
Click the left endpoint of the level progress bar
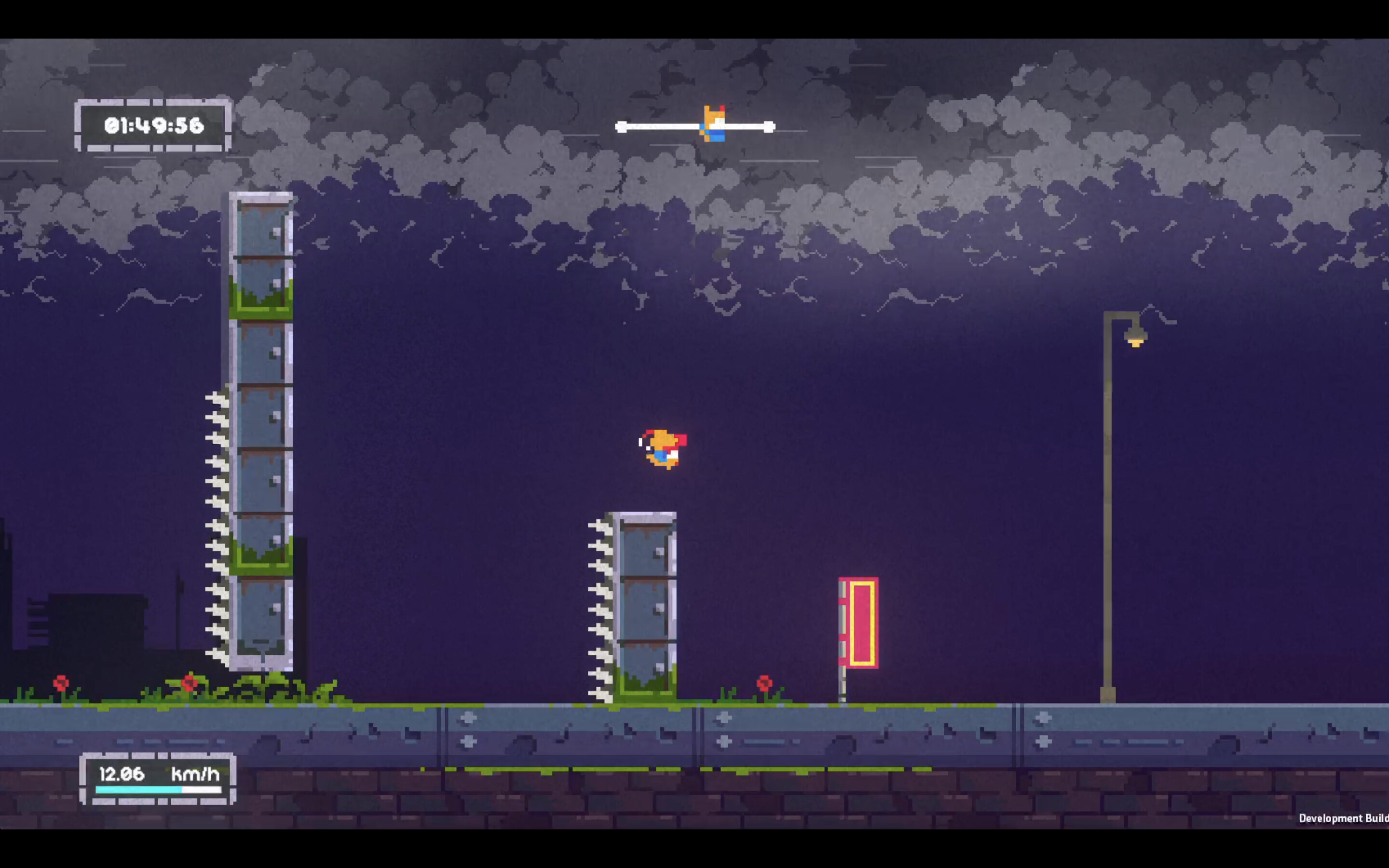(620, 127)
